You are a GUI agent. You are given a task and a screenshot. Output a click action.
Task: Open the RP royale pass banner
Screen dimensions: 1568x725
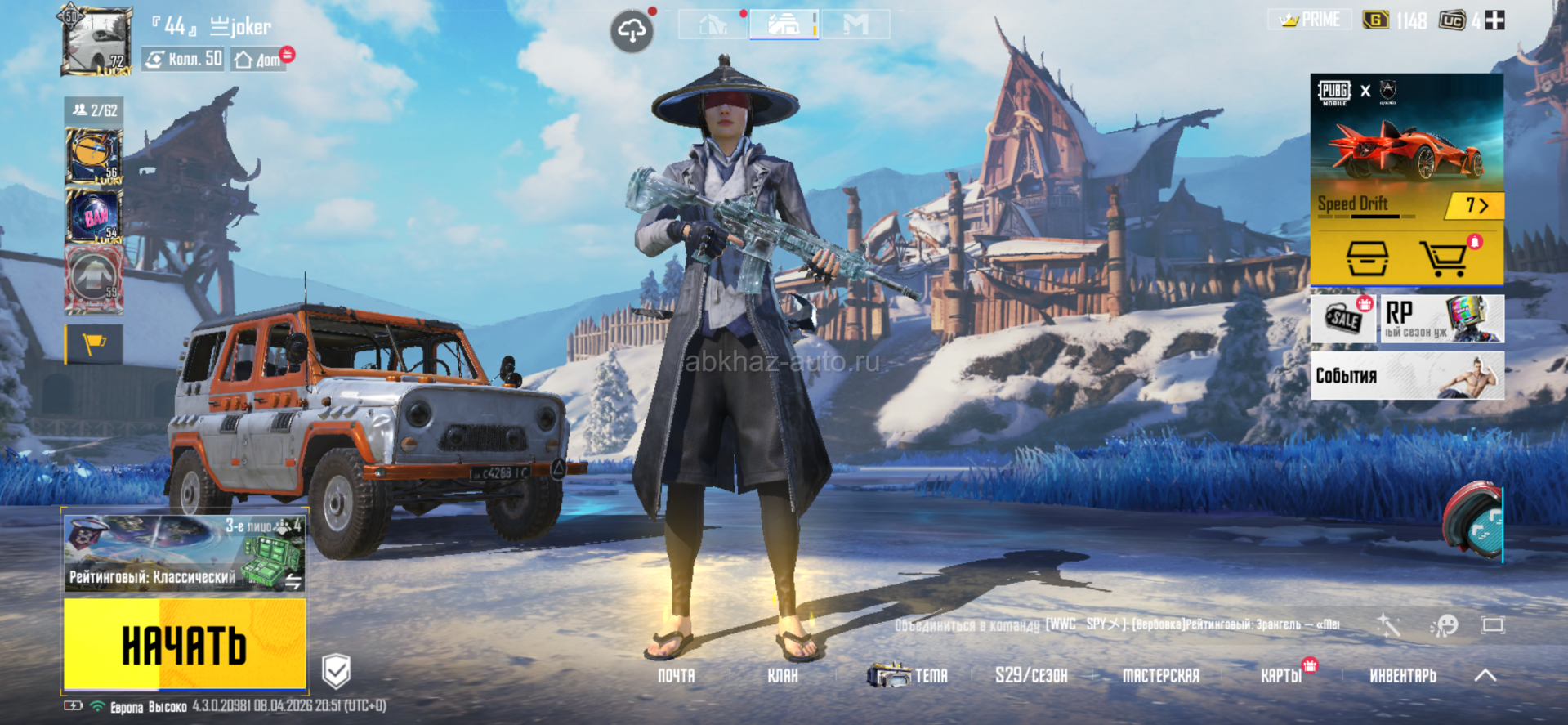click(1442, 319)
